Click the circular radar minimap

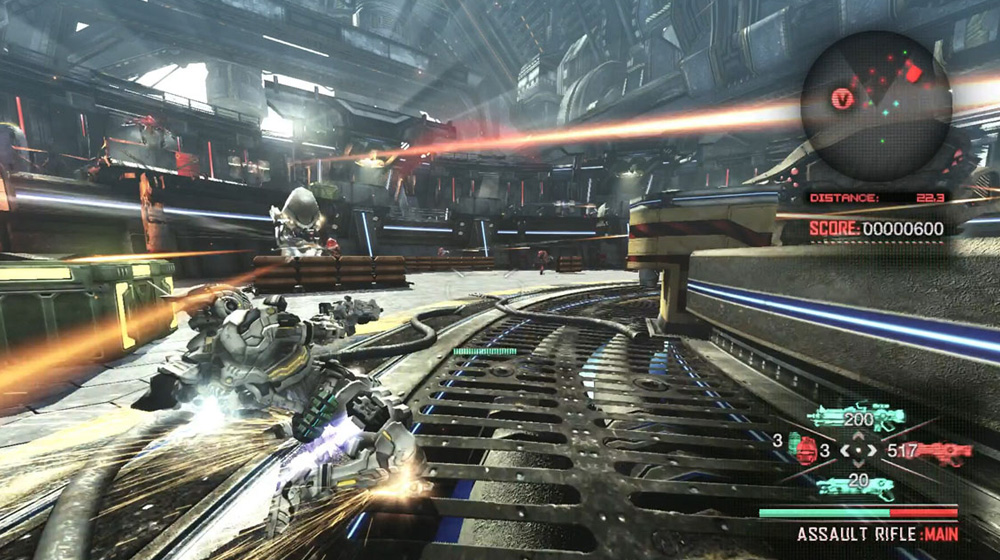coord(875,104)
